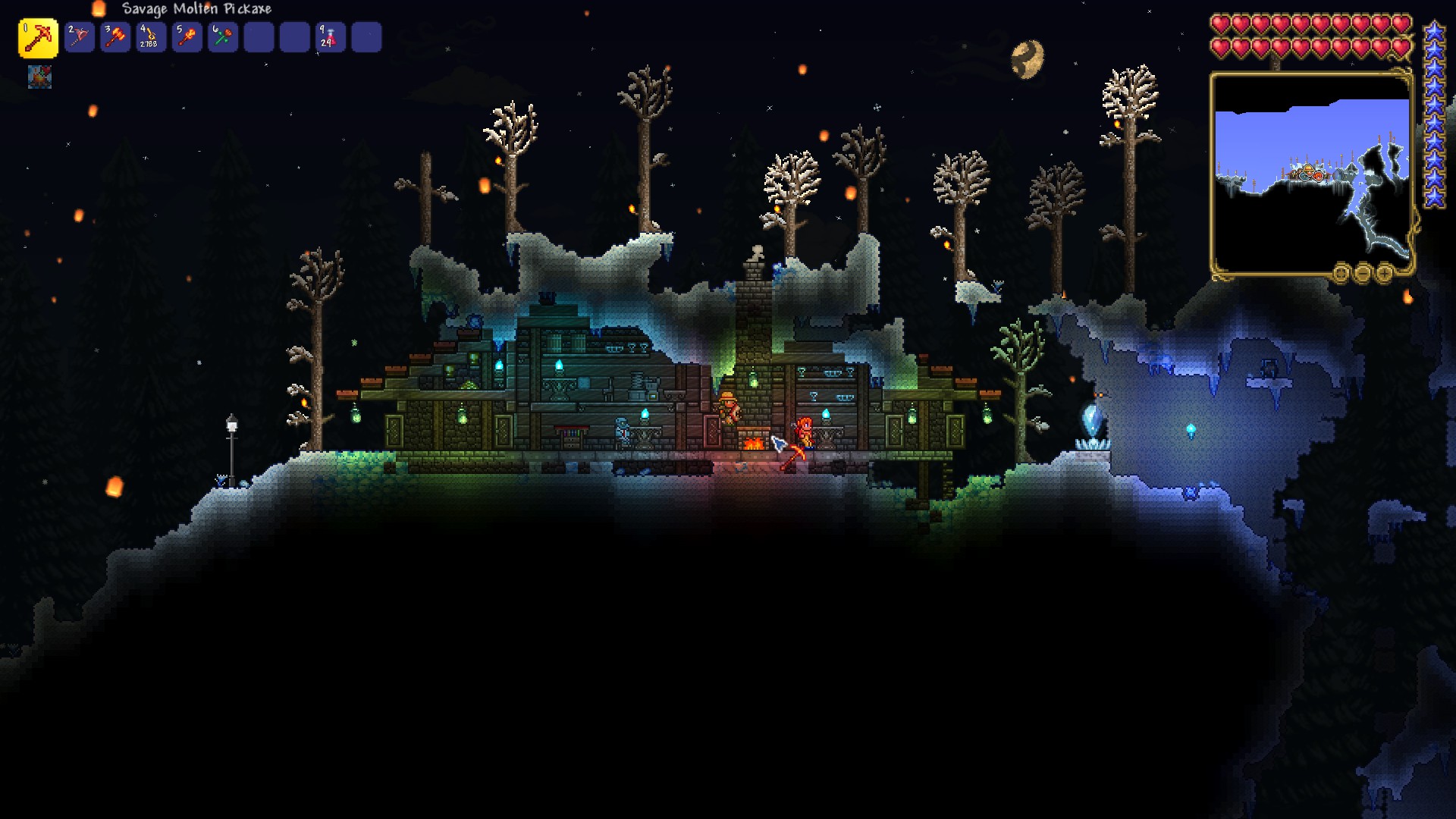Equip the hammer in hotbar slot 3
1456x819 pixels.
[115, 37]
